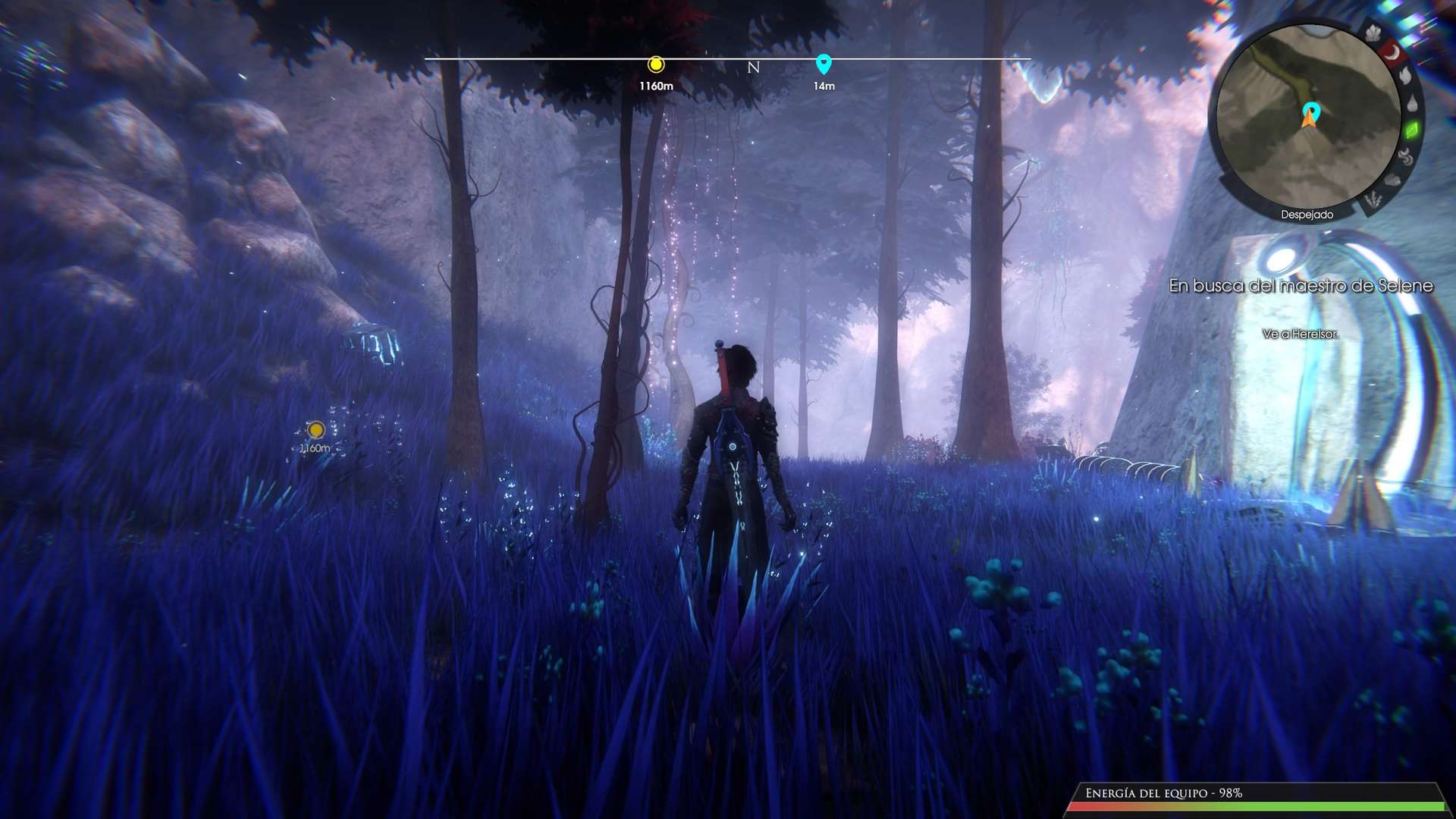Click the cyan waypoint pin on the minimap
Viewport: 1456px width, 819px height.
1311,111
